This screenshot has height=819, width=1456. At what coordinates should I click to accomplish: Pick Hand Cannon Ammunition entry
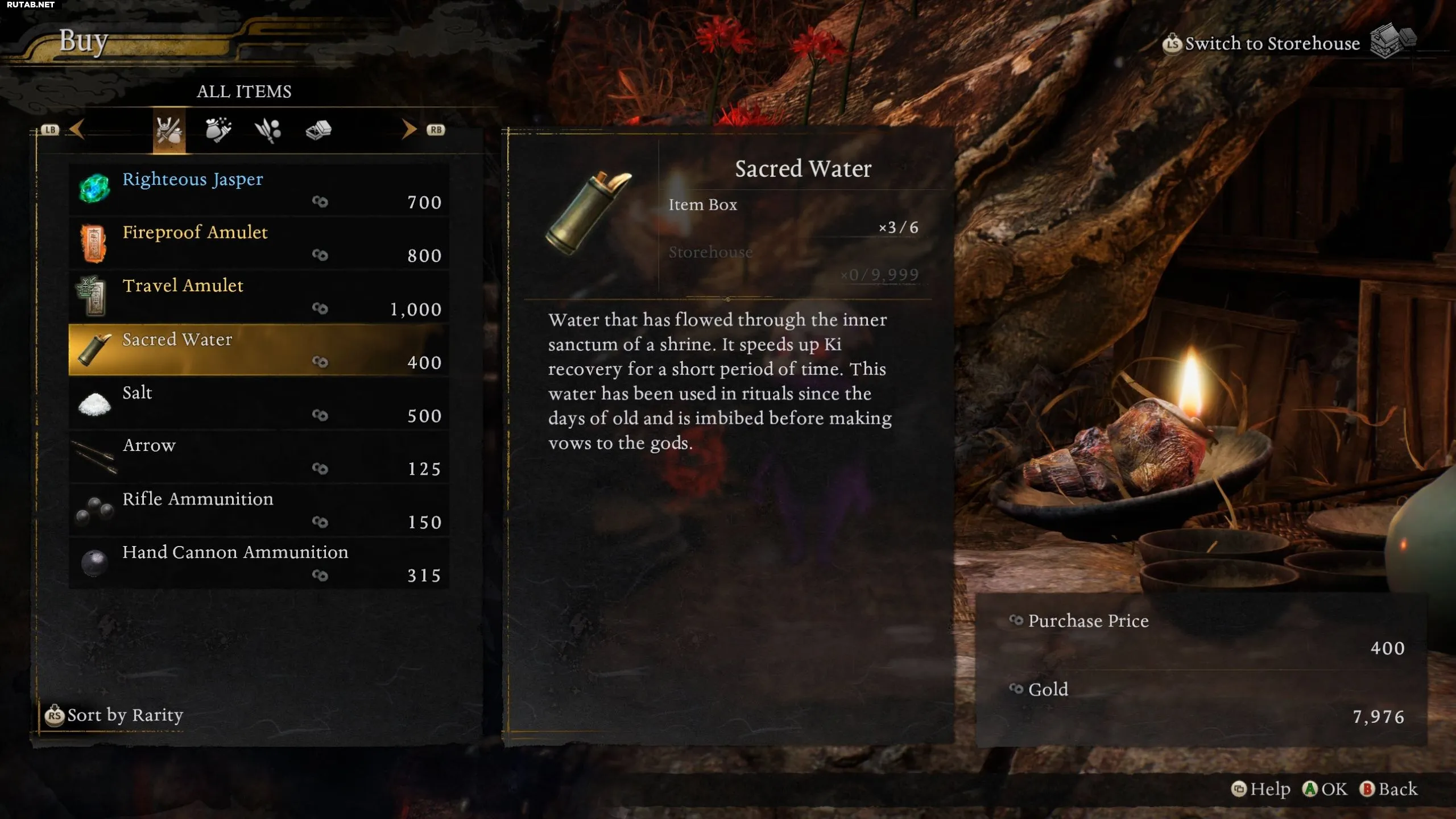[258, 563]
